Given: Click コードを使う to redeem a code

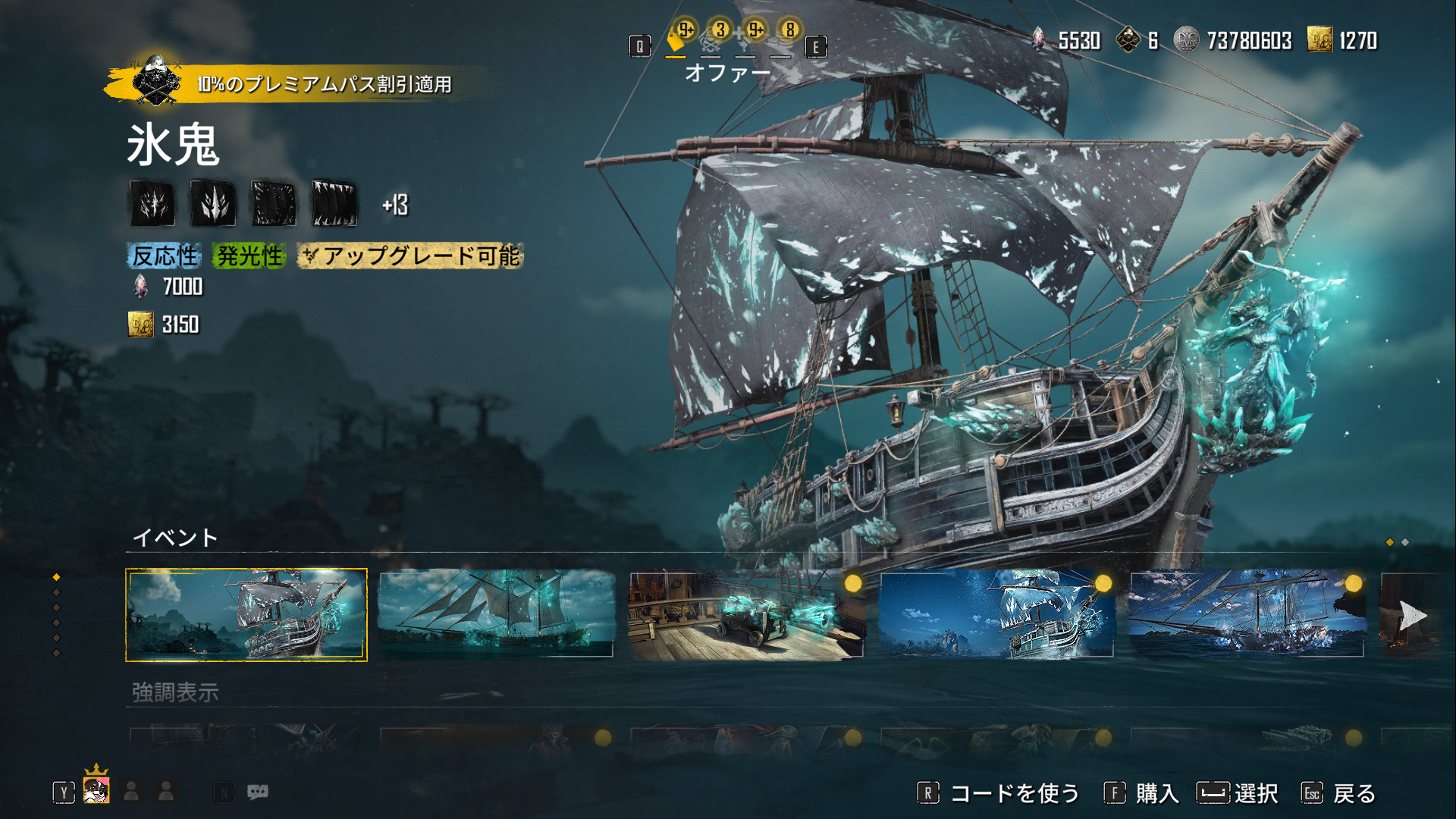Looking at the screenshot, I should (999, 793).
